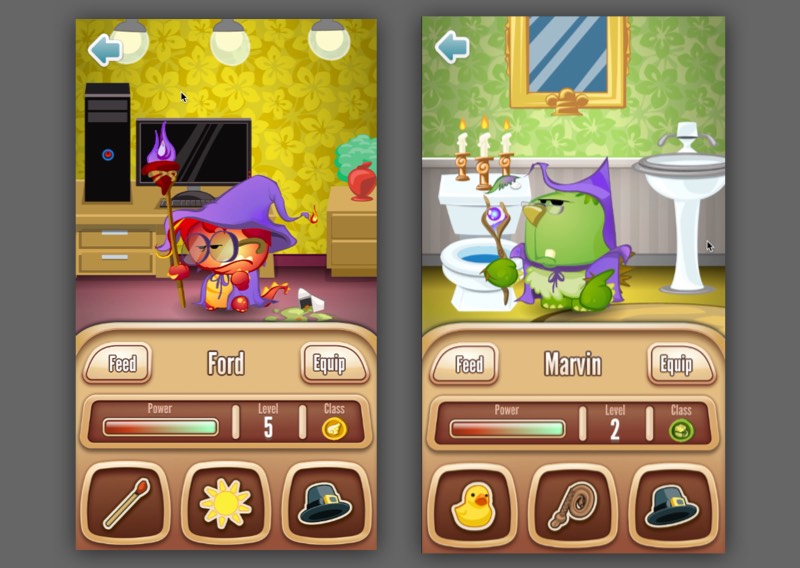Open Marvin's Equip menu

pyautogui.click(x=676, y=365)
